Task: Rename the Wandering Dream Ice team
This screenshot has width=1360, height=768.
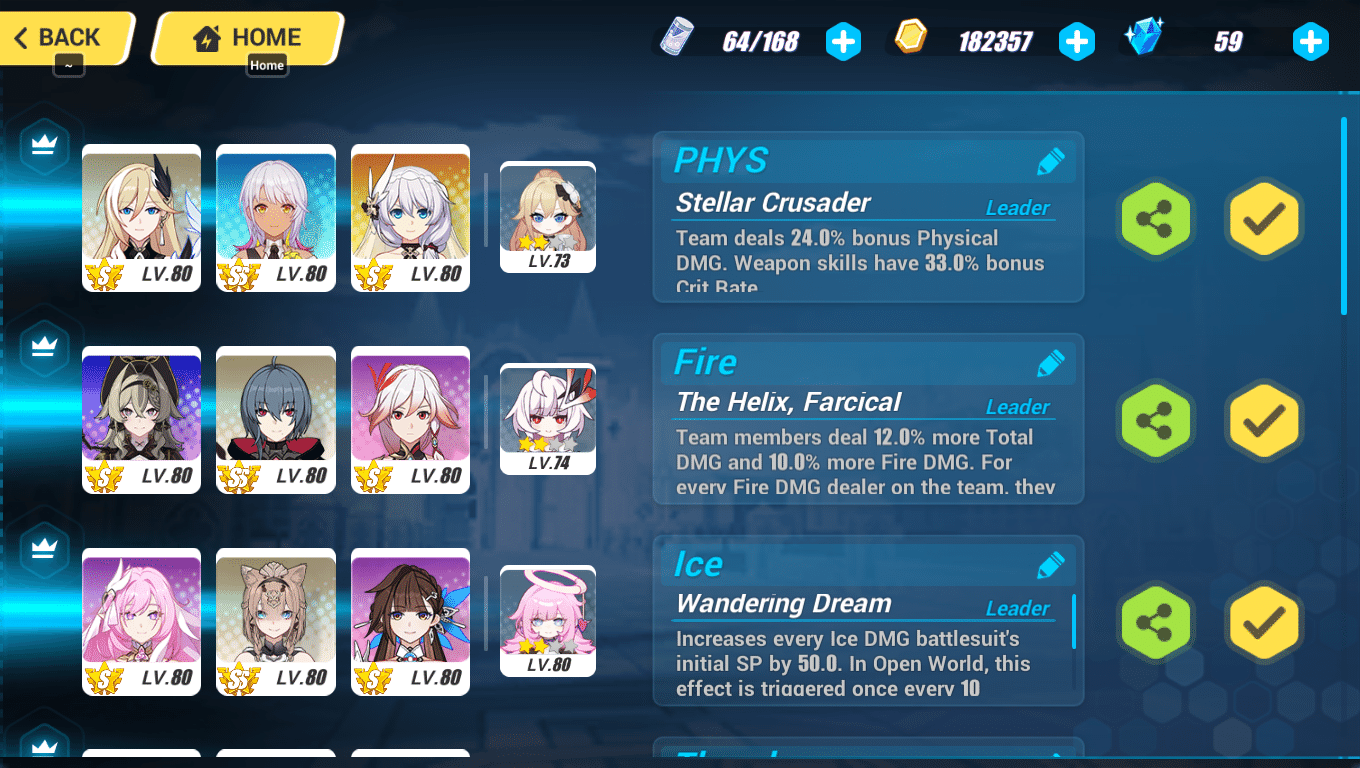Action: coord(1051,564)
